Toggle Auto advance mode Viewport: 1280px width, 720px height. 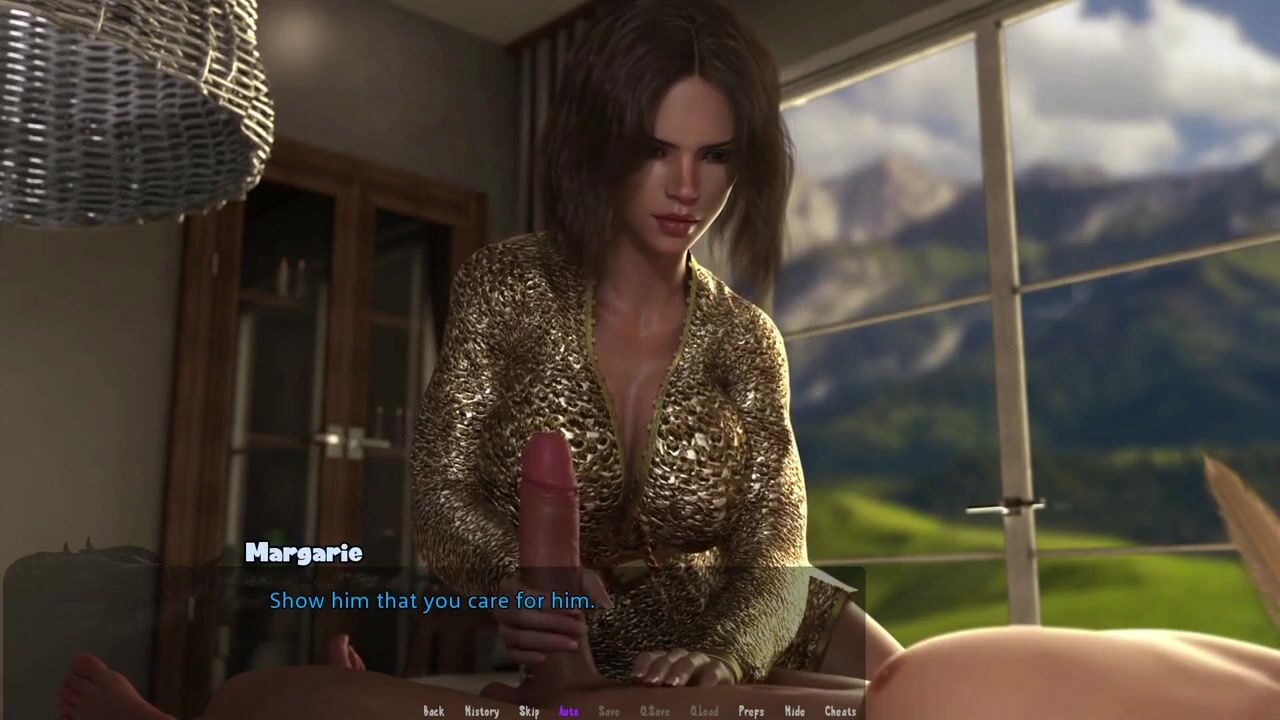[x=568, y=711]
